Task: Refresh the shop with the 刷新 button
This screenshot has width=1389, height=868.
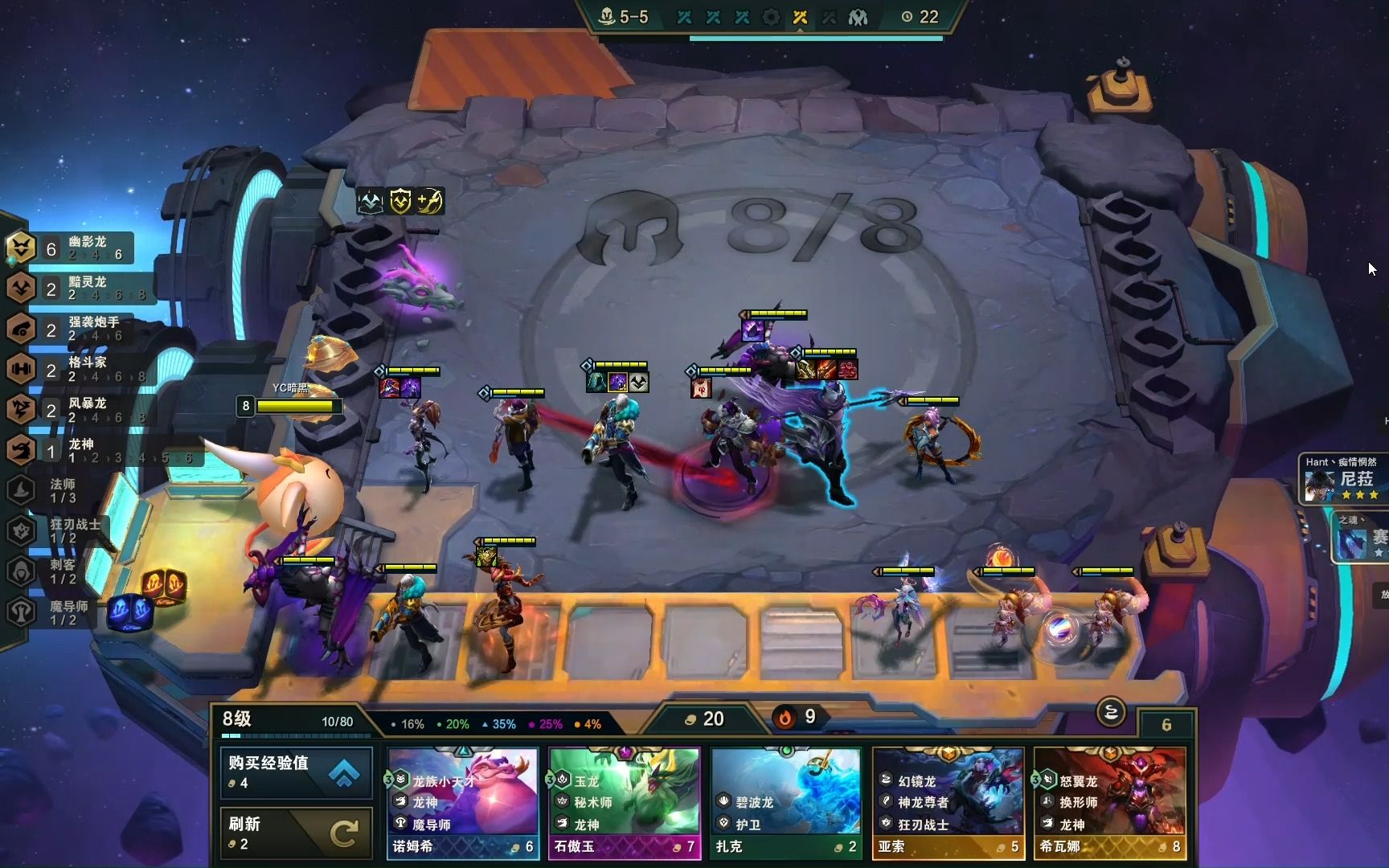Action: coord(296,833)
